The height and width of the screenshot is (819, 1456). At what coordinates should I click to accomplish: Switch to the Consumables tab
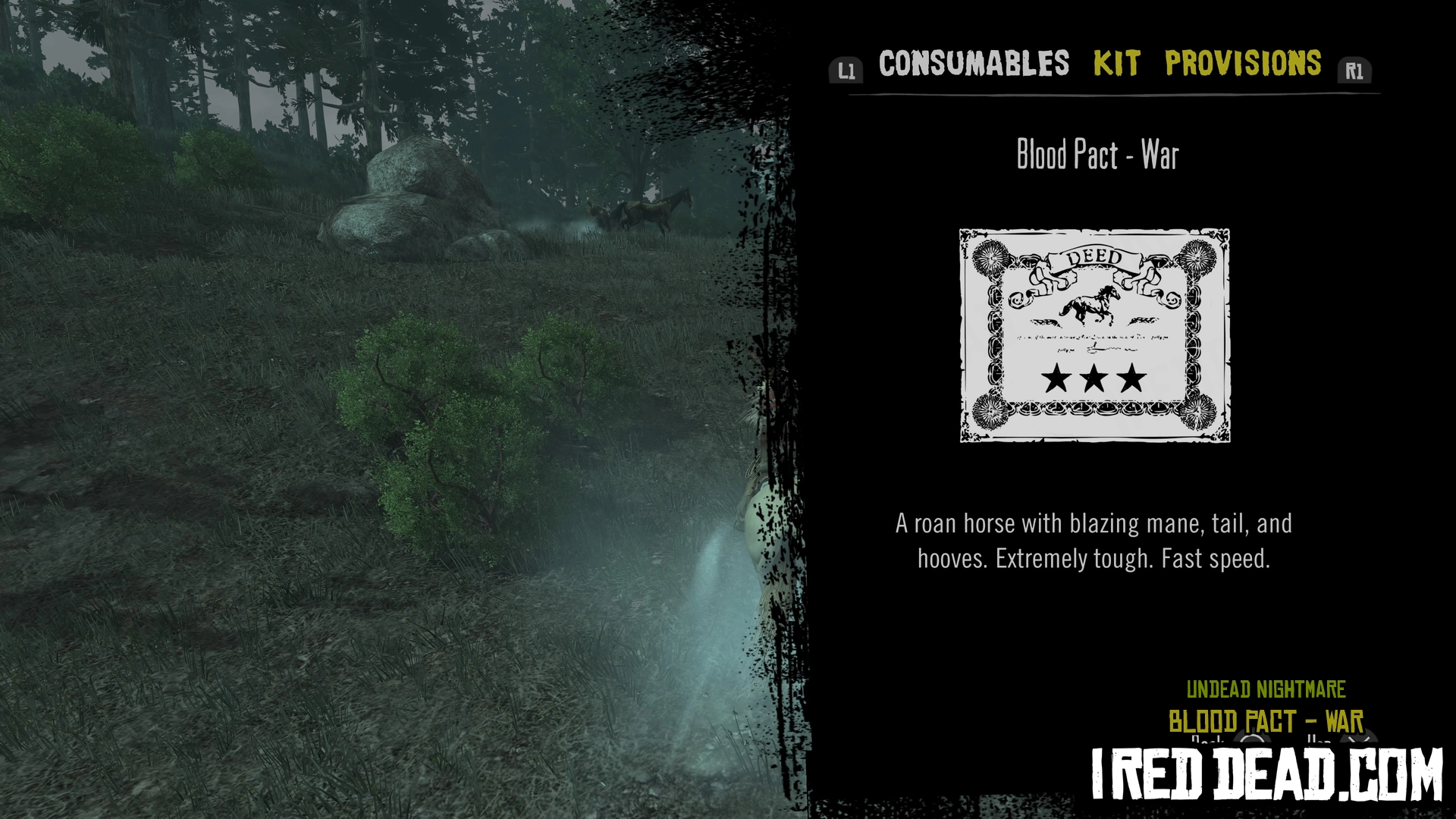point(974,64)
